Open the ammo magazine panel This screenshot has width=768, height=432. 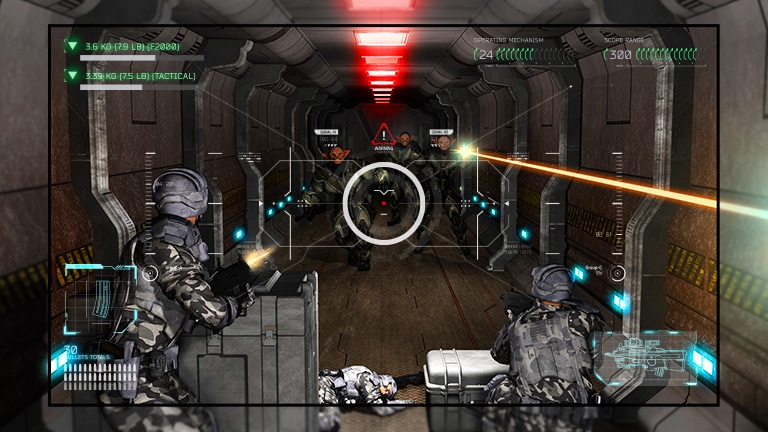click(x=99, y=300)
